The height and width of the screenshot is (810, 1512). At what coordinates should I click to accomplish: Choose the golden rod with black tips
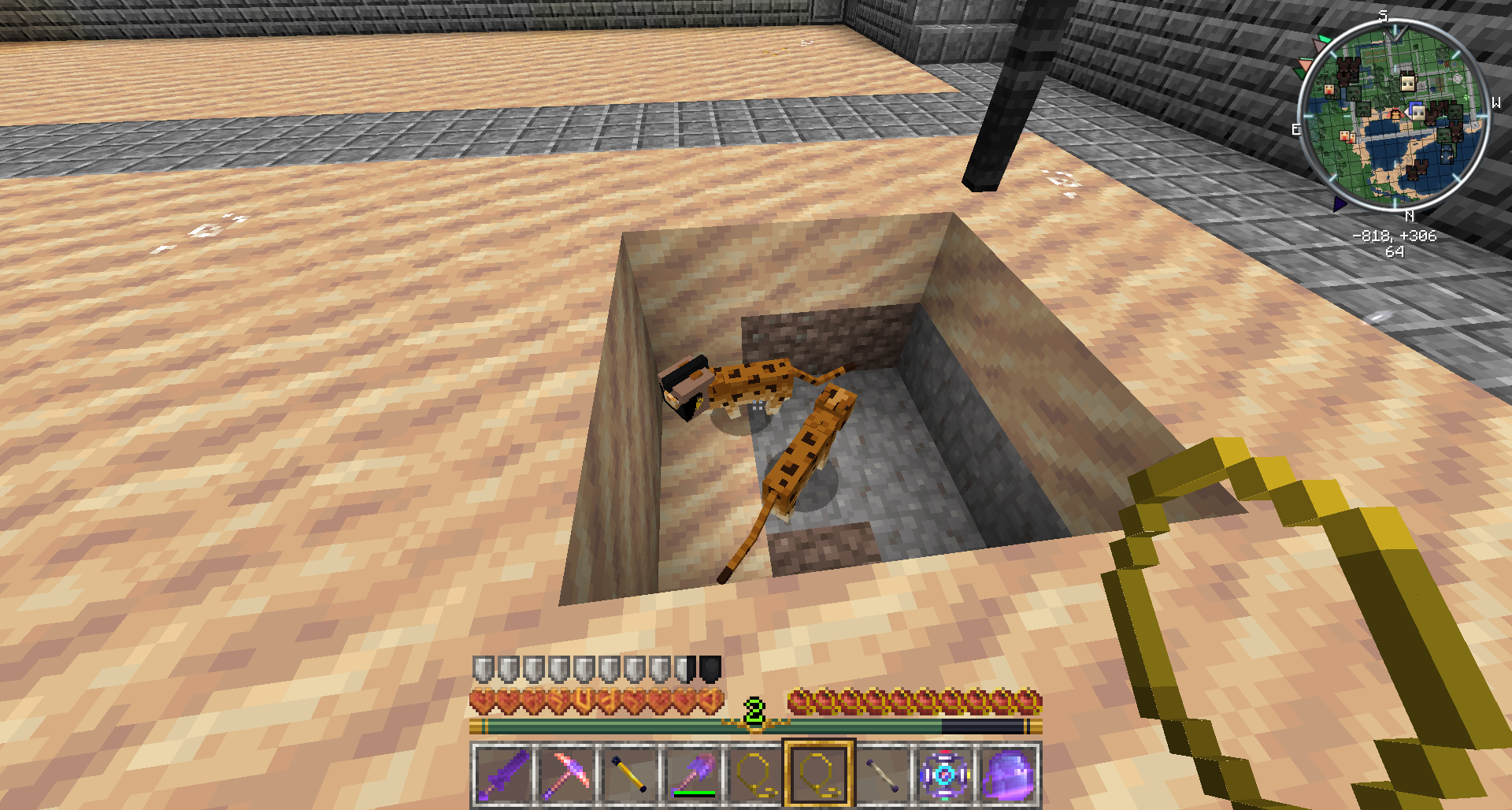tap(629, 775)
